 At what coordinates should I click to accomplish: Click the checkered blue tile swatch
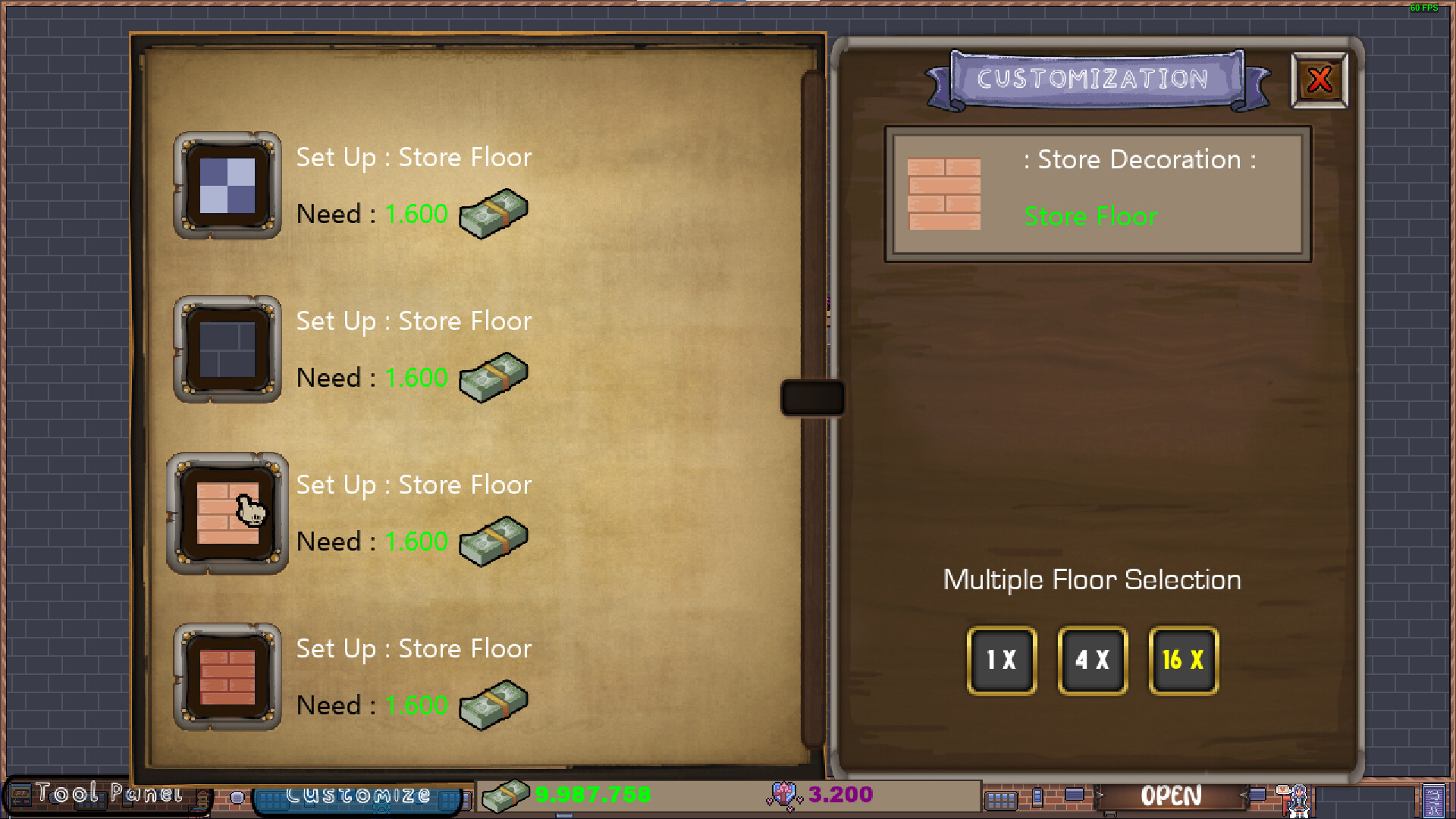227,187
